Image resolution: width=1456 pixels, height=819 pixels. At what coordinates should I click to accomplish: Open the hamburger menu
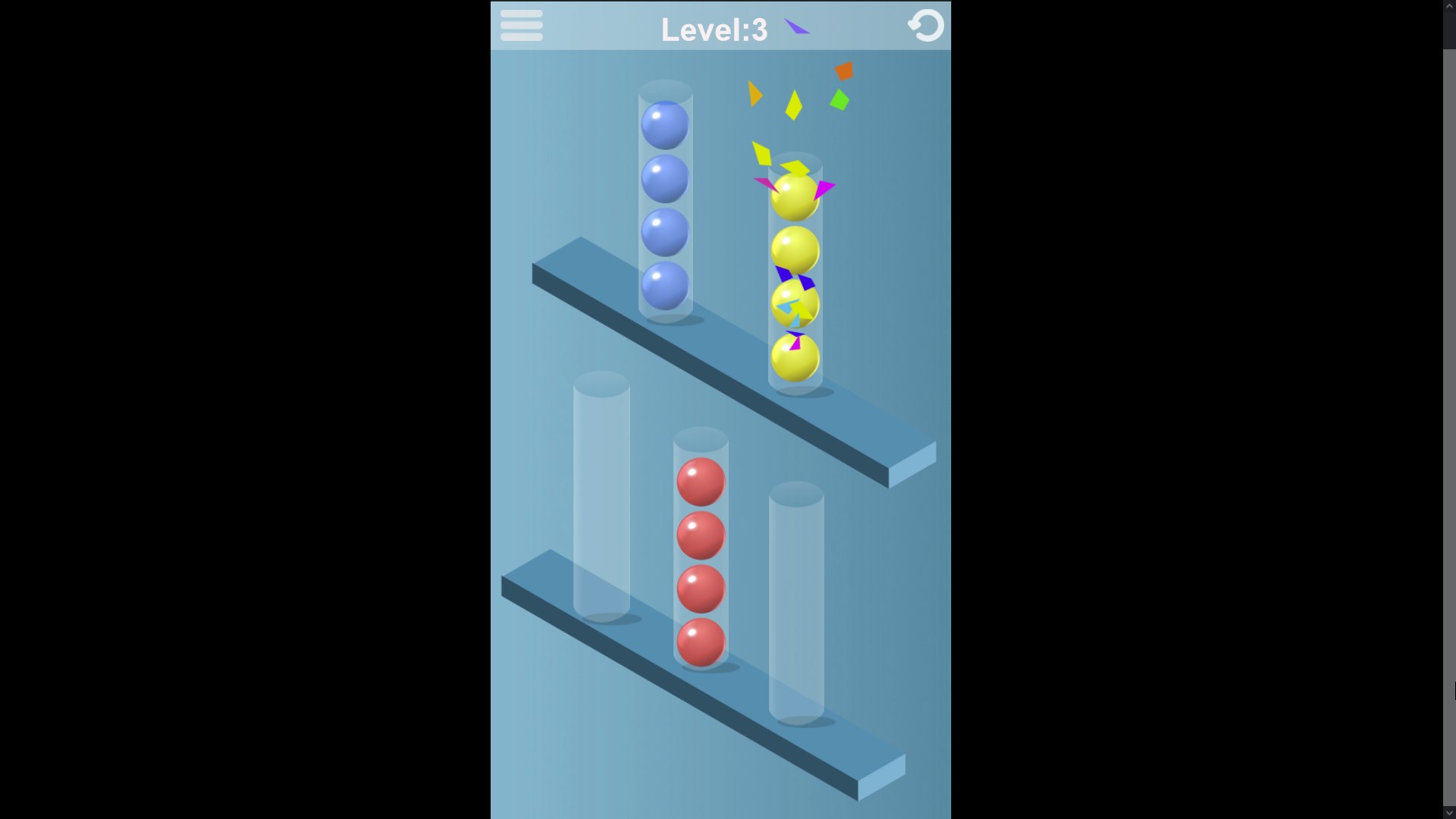point(521,25)
